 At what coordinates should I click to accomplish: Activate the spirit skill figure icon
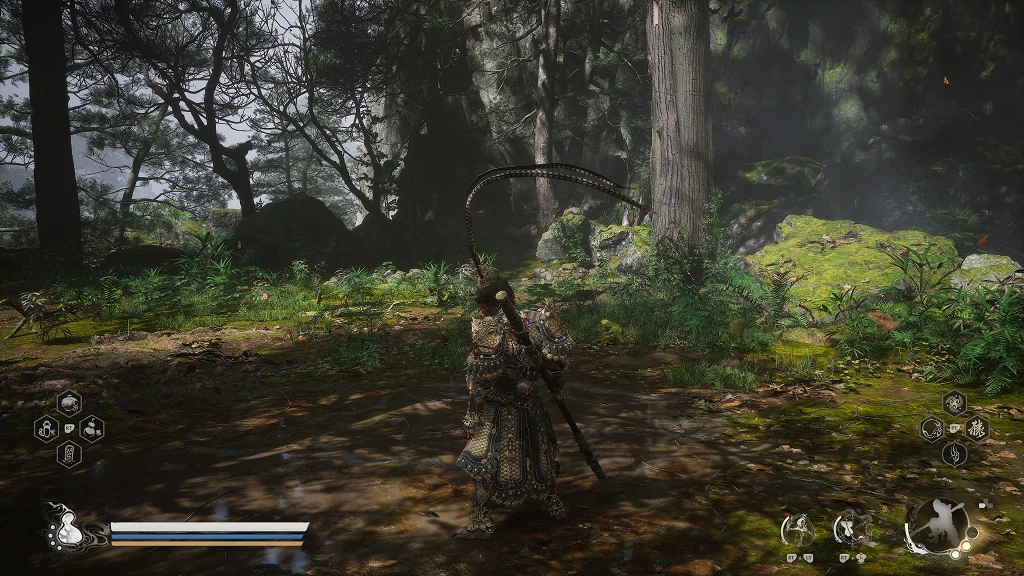click(x=800, y=527)
